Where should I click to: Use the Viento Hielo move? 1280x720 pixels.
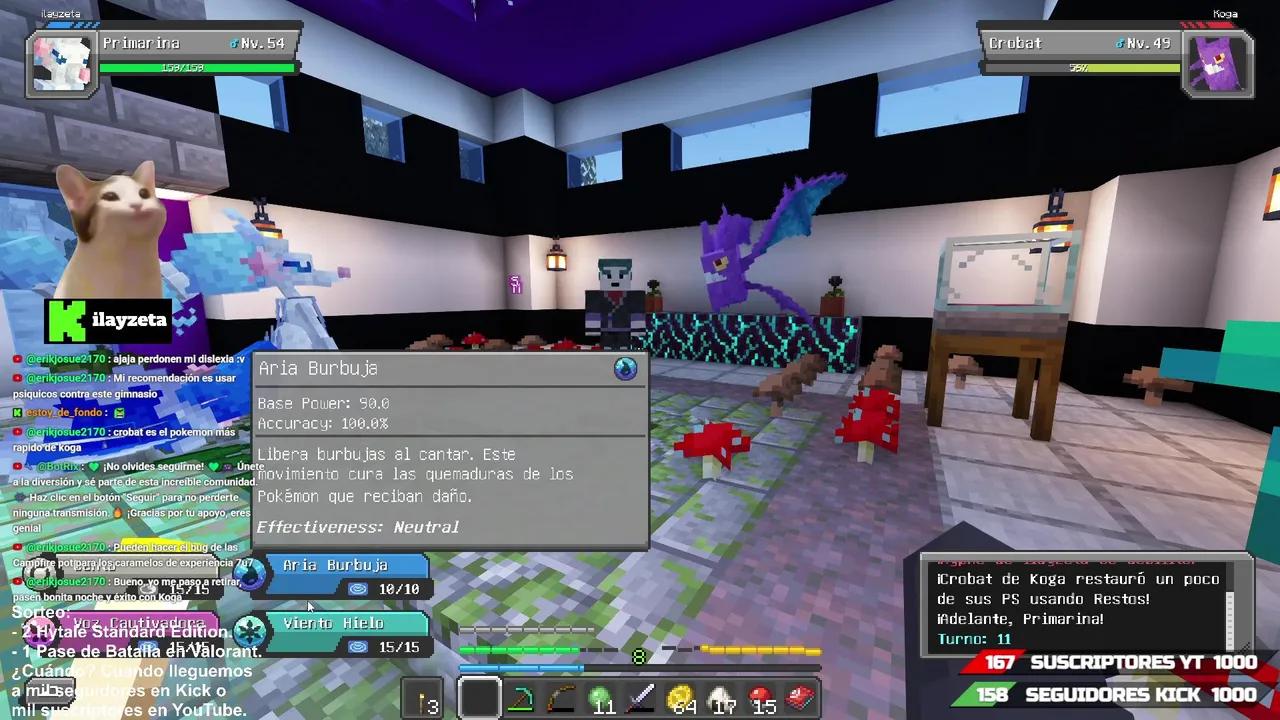click(340, 622)
